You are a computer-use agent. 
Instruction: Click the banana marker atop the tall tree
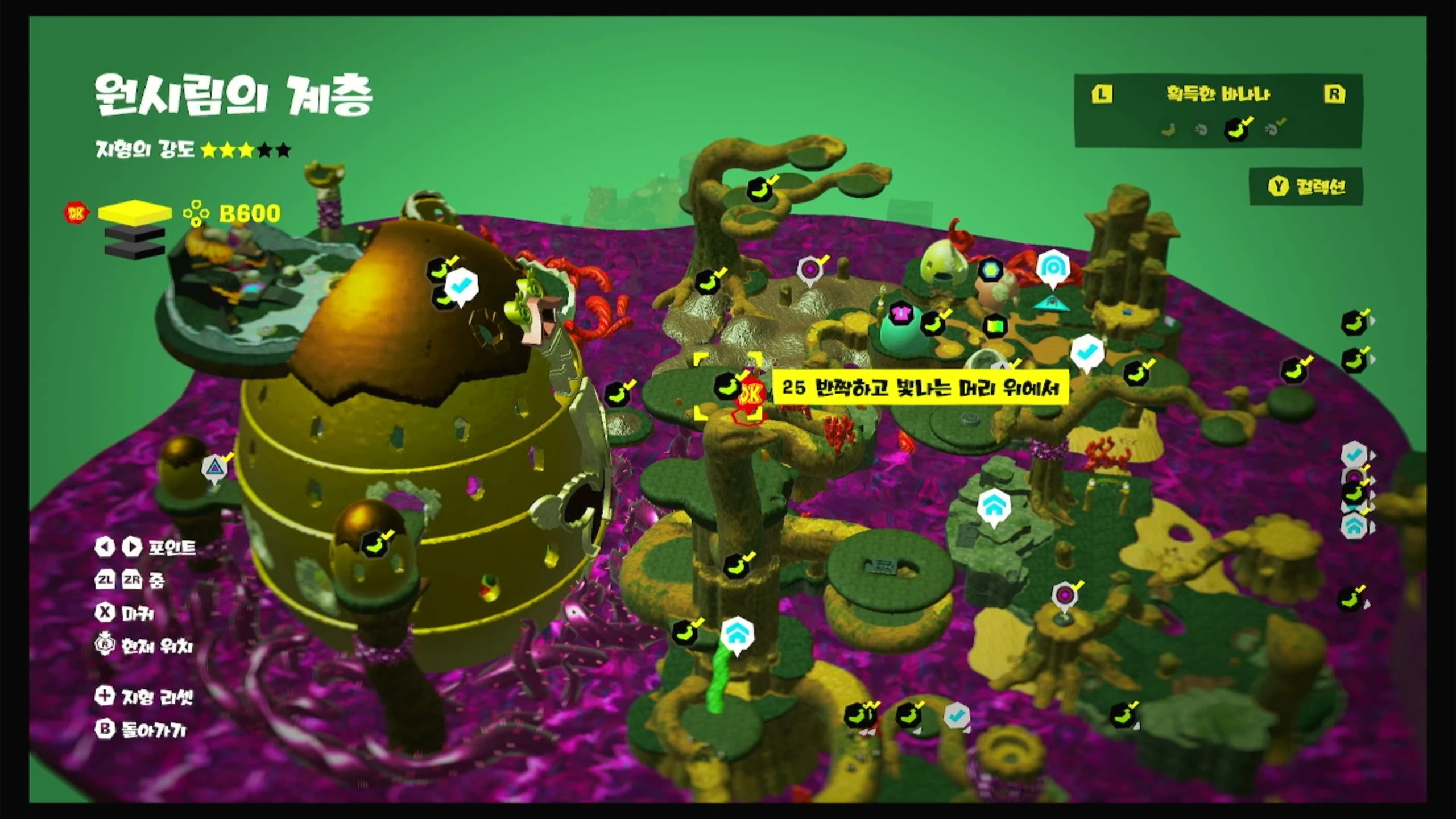pyautogui.click(x=759, y=191)
